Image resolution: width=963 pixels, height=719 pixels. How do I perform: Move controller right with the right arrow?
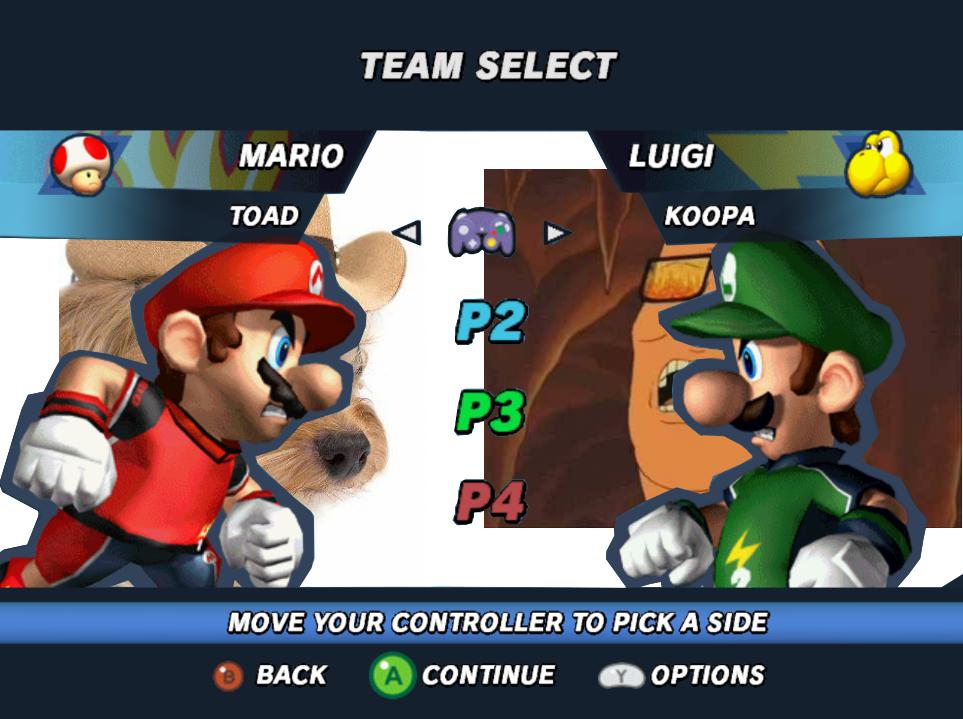[x=556, y=233]
